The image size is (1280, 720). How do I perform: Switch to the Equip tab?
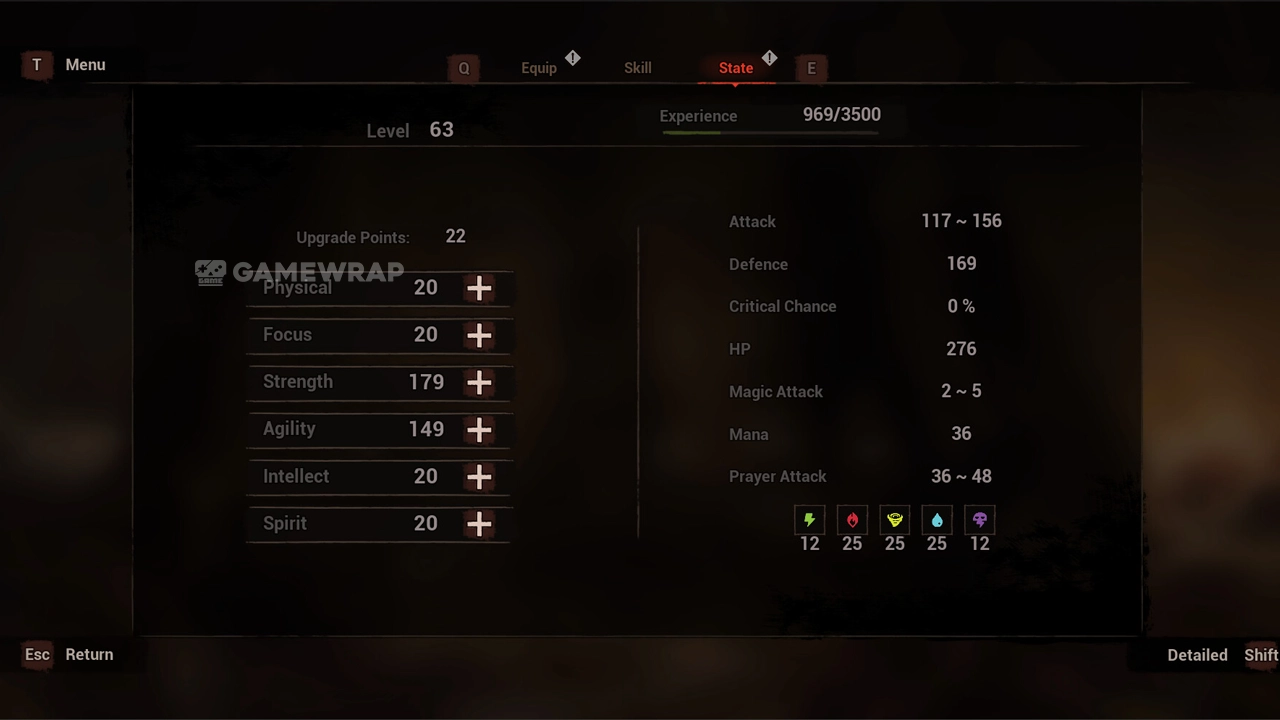[539, 68]
